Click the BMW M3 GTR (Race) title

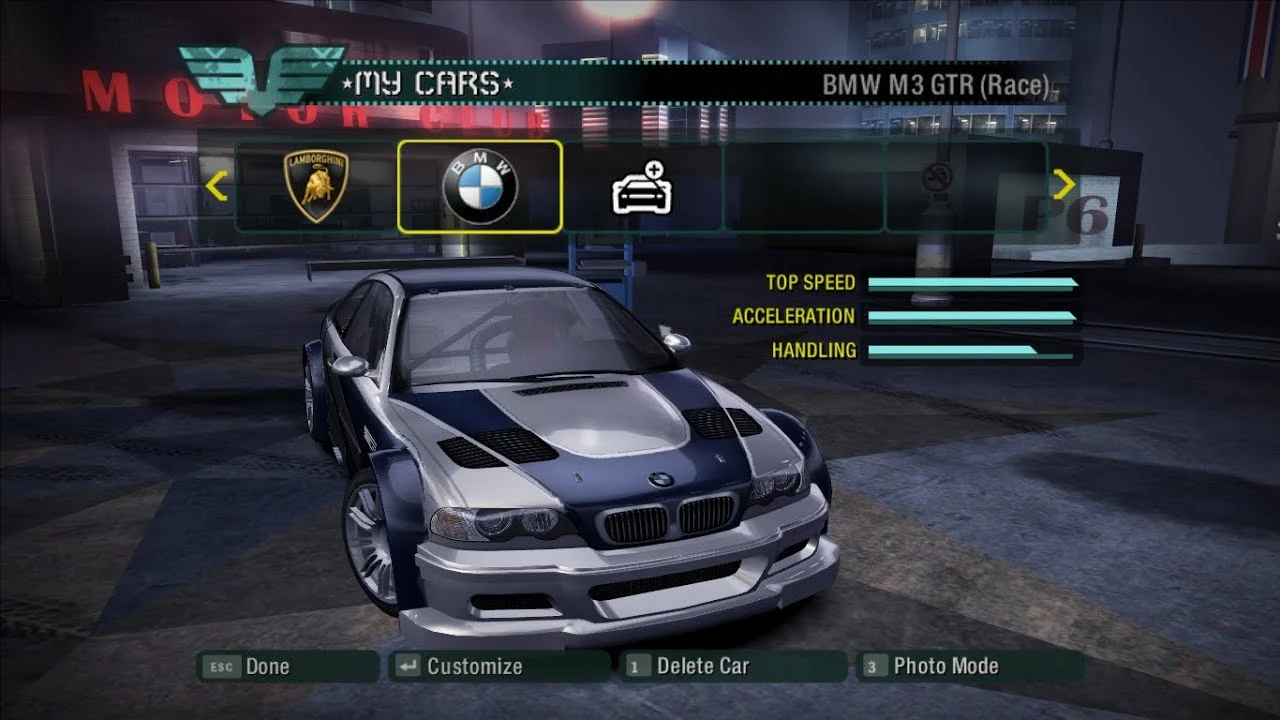(936, 86)
